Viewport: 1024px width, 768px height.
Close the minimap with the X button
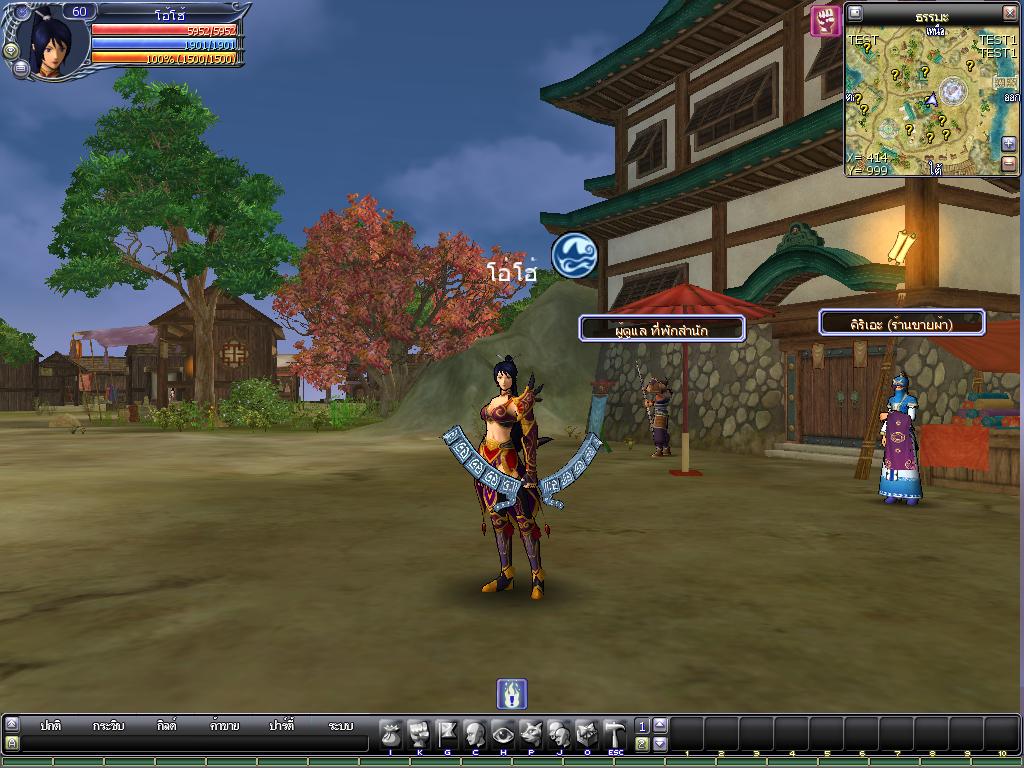(1009, 13)
